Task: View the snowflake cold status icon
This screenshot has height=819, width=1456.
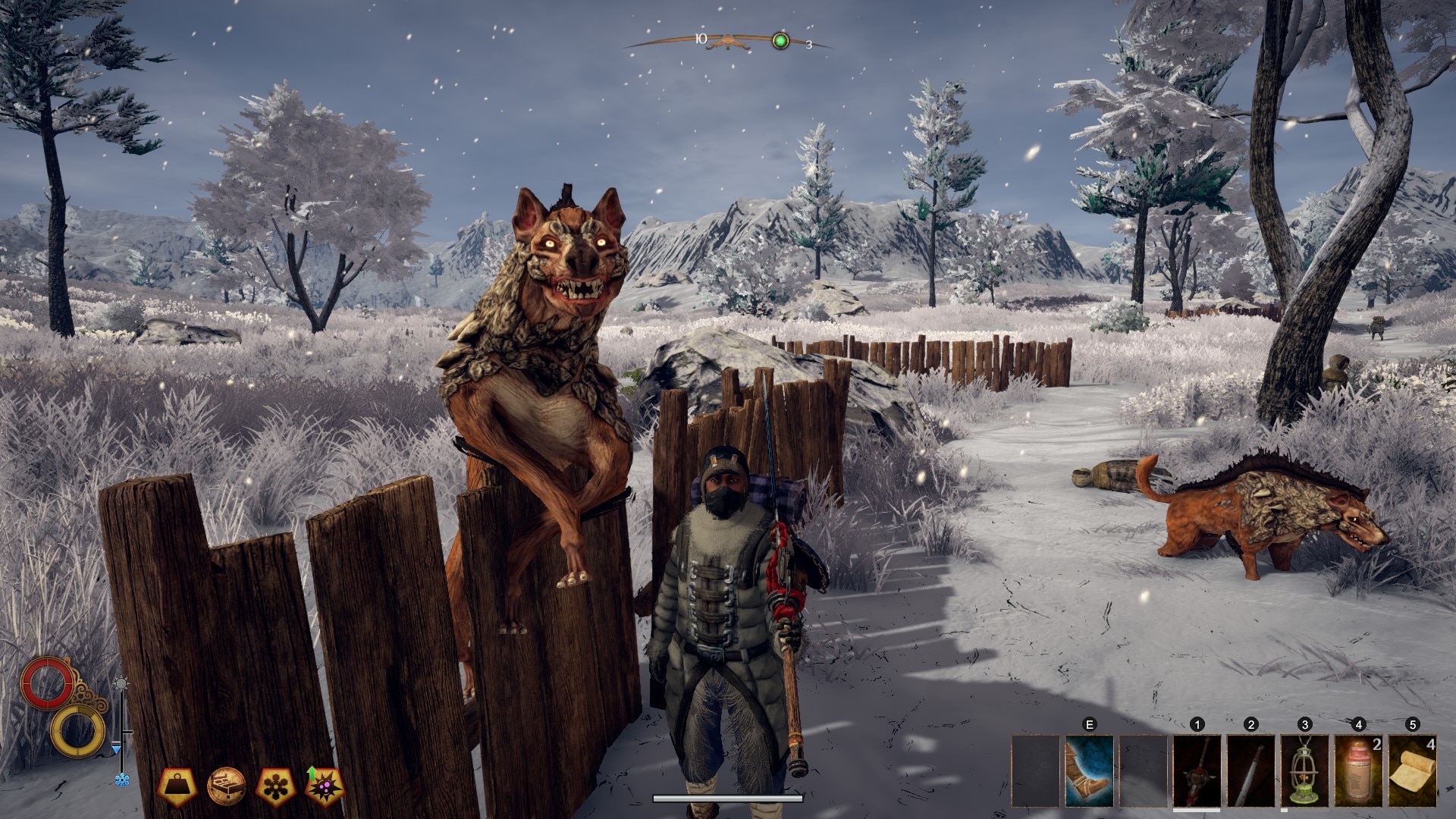Action: [275, 786]
